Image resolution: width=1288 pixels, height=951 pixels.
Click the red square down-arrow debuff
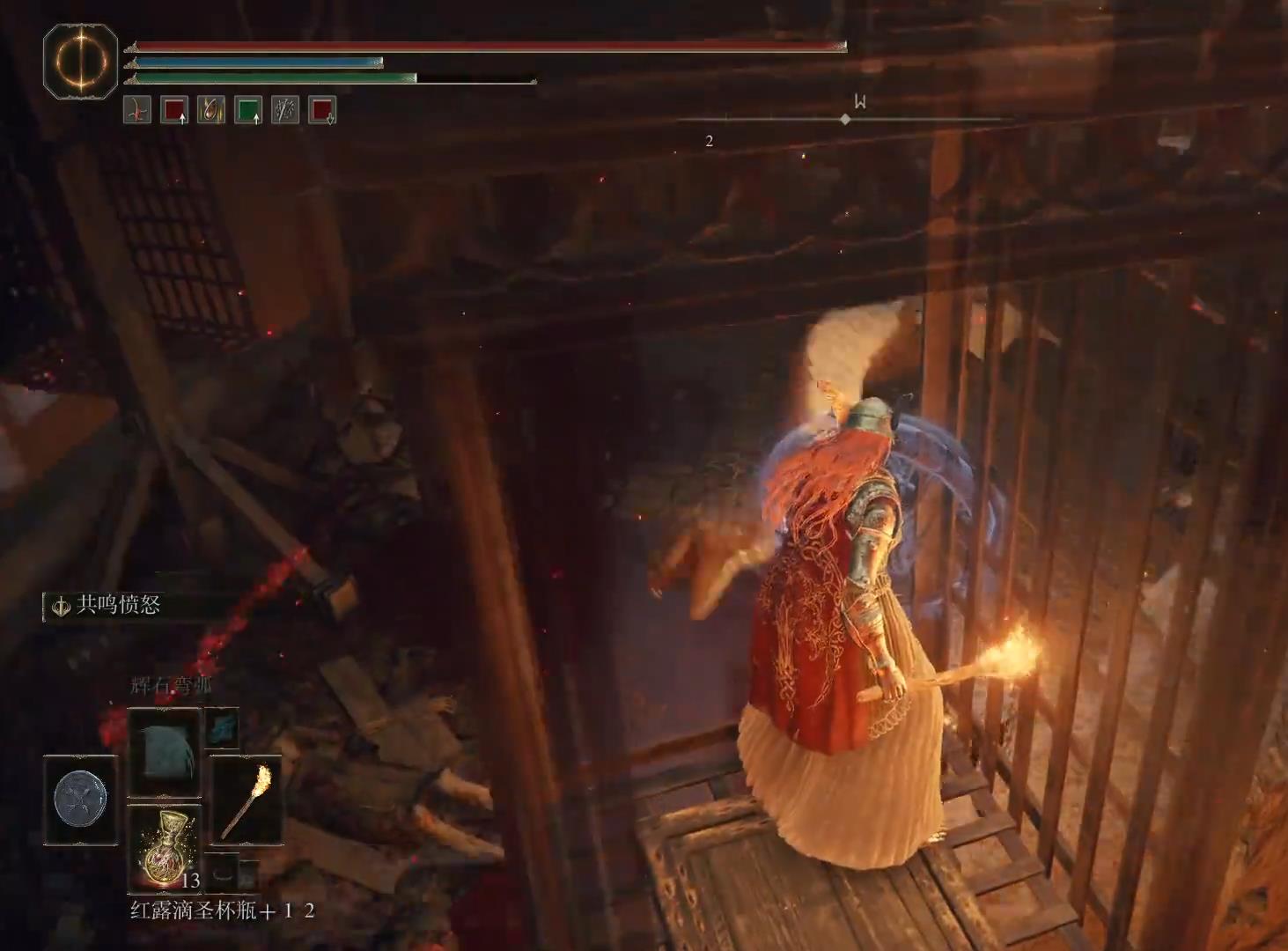click(x=322, y=110)
